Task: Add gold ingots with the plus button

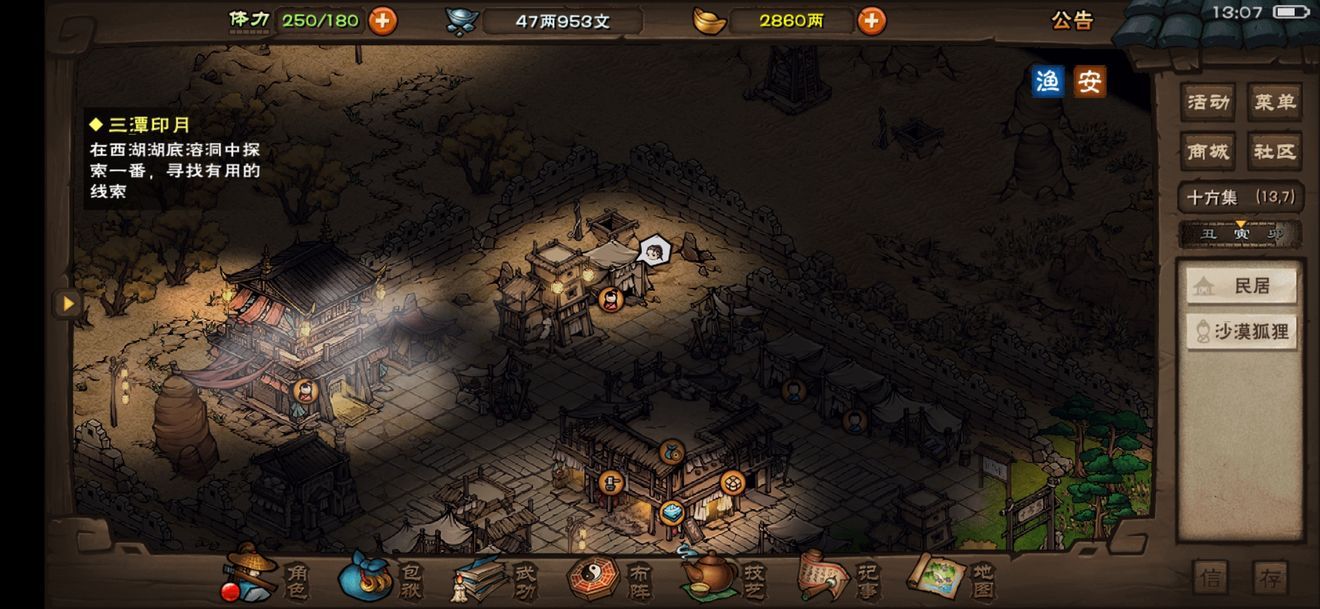Action: (871, 20)
